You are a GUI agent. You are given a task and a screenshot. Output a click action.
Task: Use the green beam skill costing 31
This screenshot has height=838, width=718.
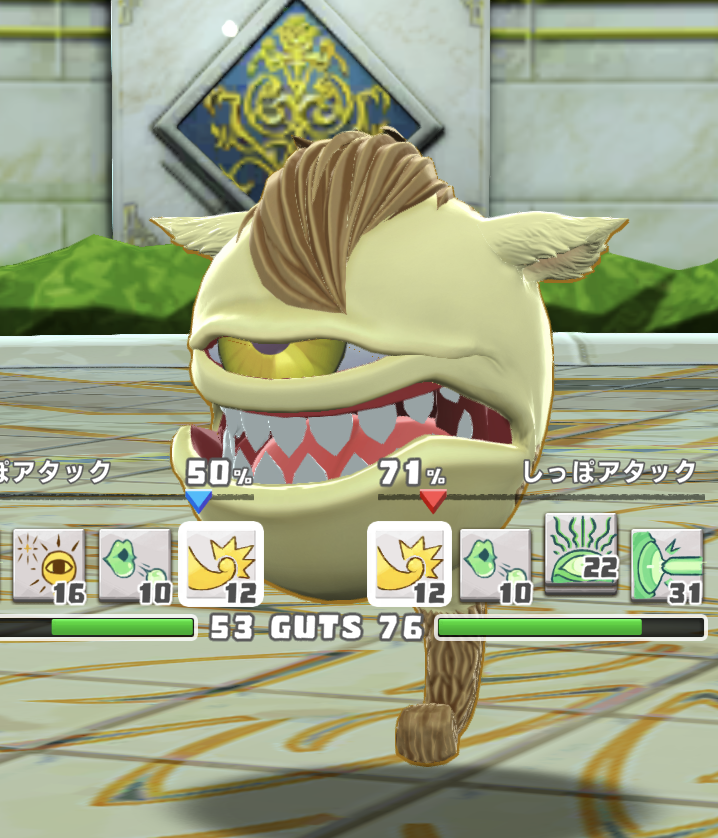[667, 565]
